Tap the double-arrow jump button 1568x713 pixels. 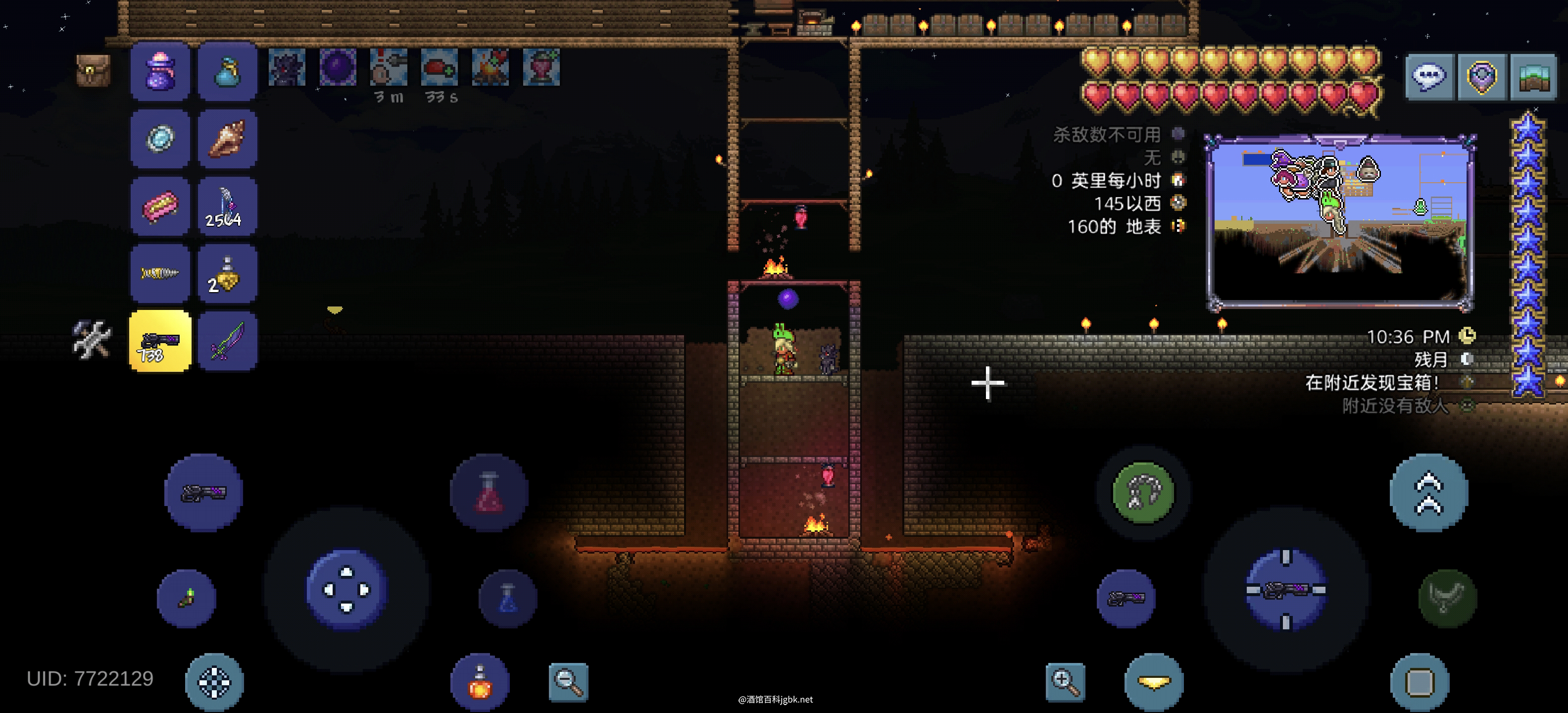(1428, 492)
